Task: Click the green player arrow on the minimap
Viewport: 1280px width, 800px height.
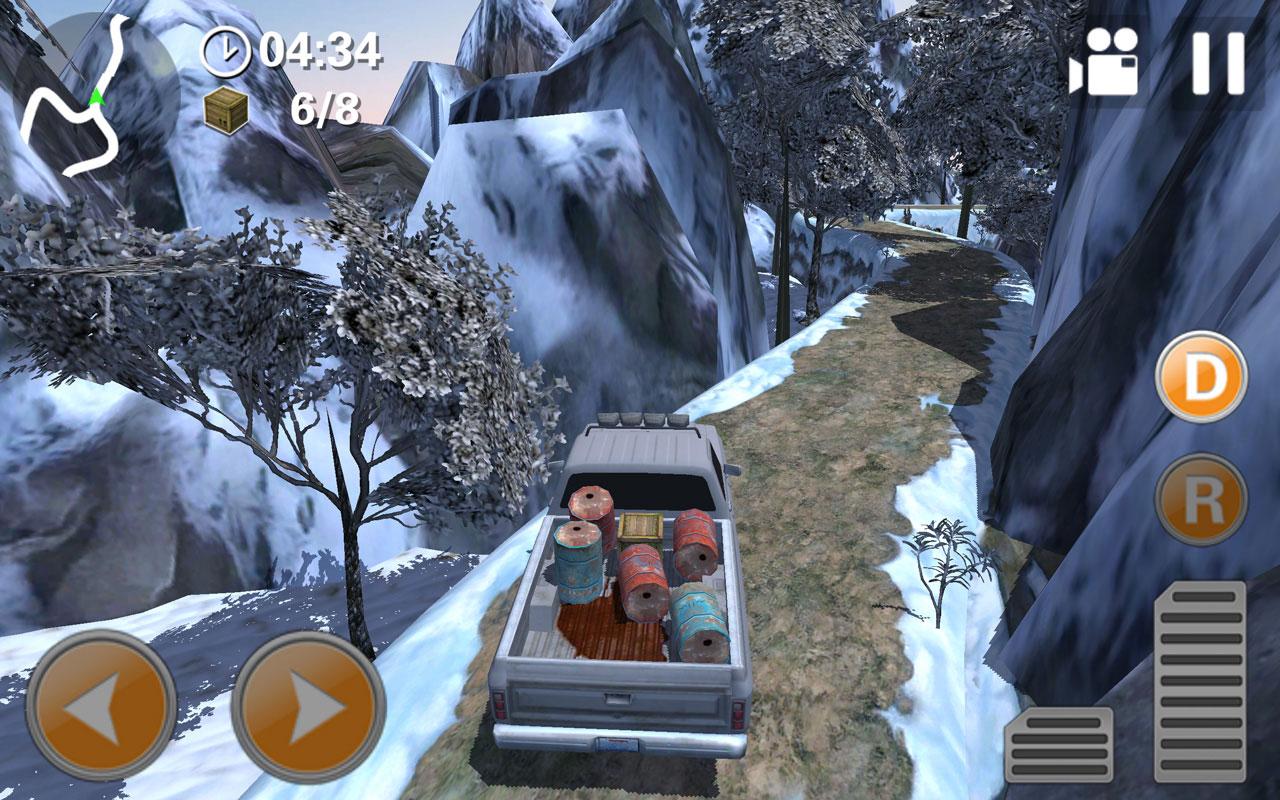Action: point(96,98)
